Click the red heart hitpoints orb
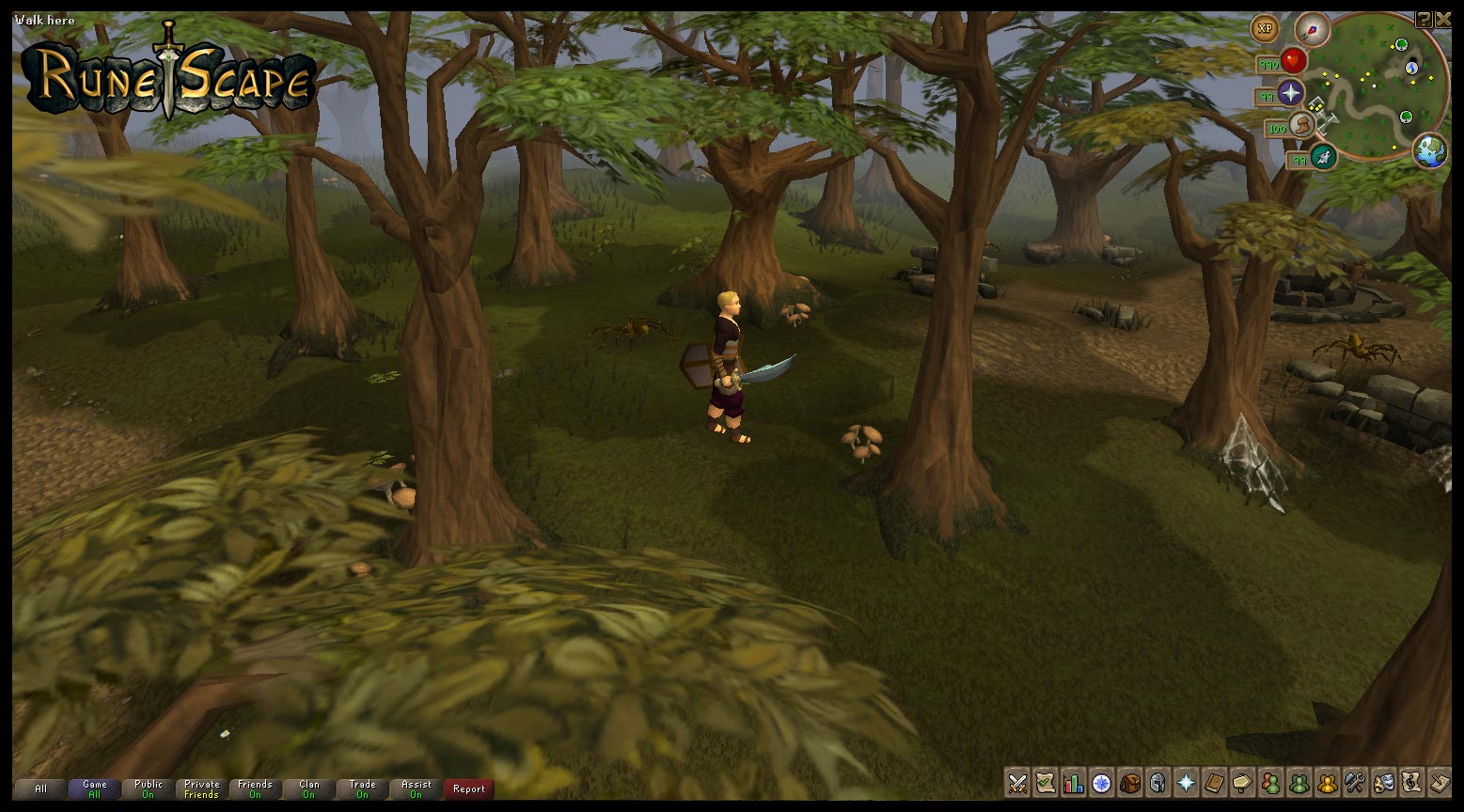 coord(1294,61)
